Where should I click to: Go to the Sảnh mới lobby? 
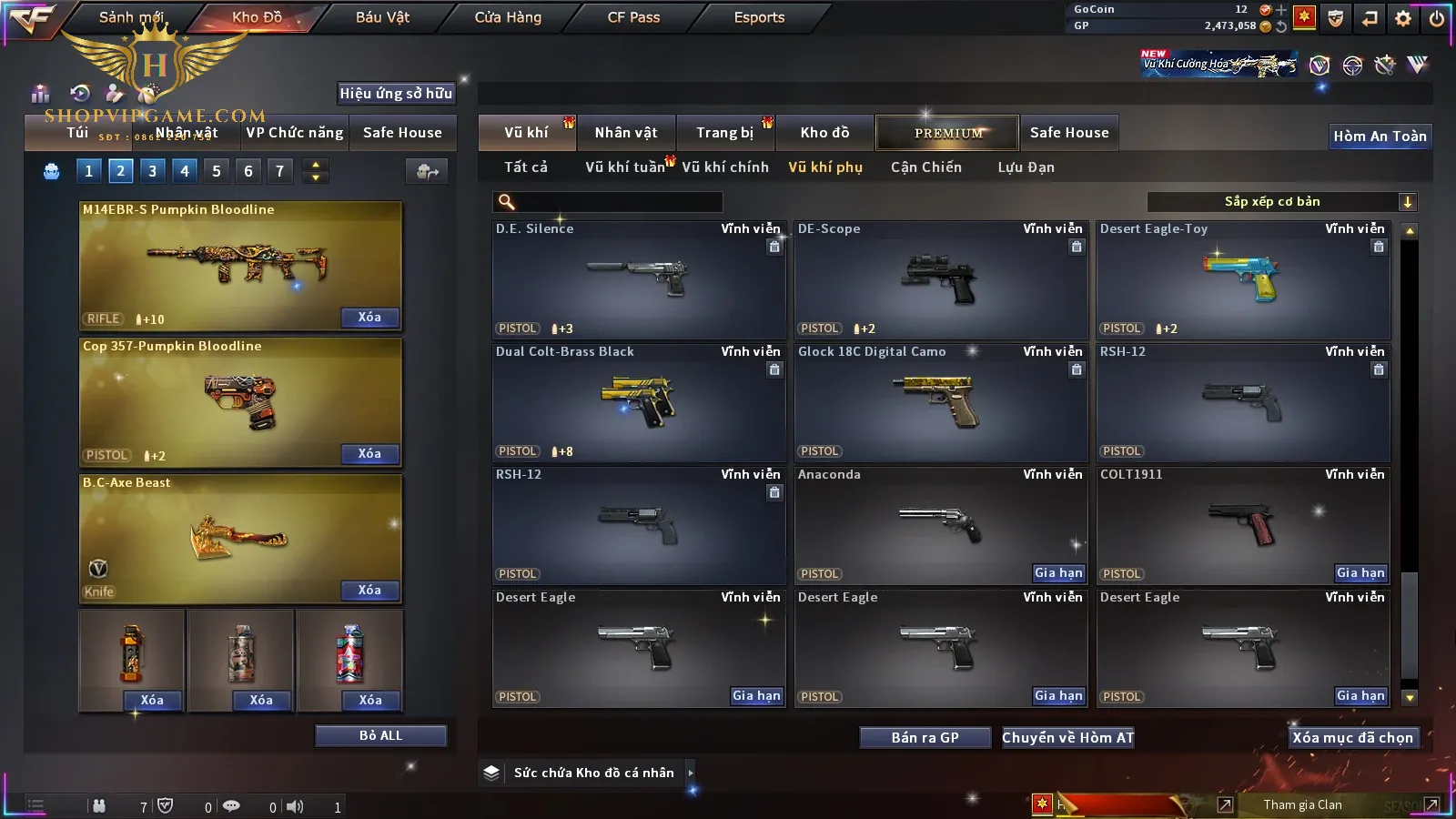point(131,17)
